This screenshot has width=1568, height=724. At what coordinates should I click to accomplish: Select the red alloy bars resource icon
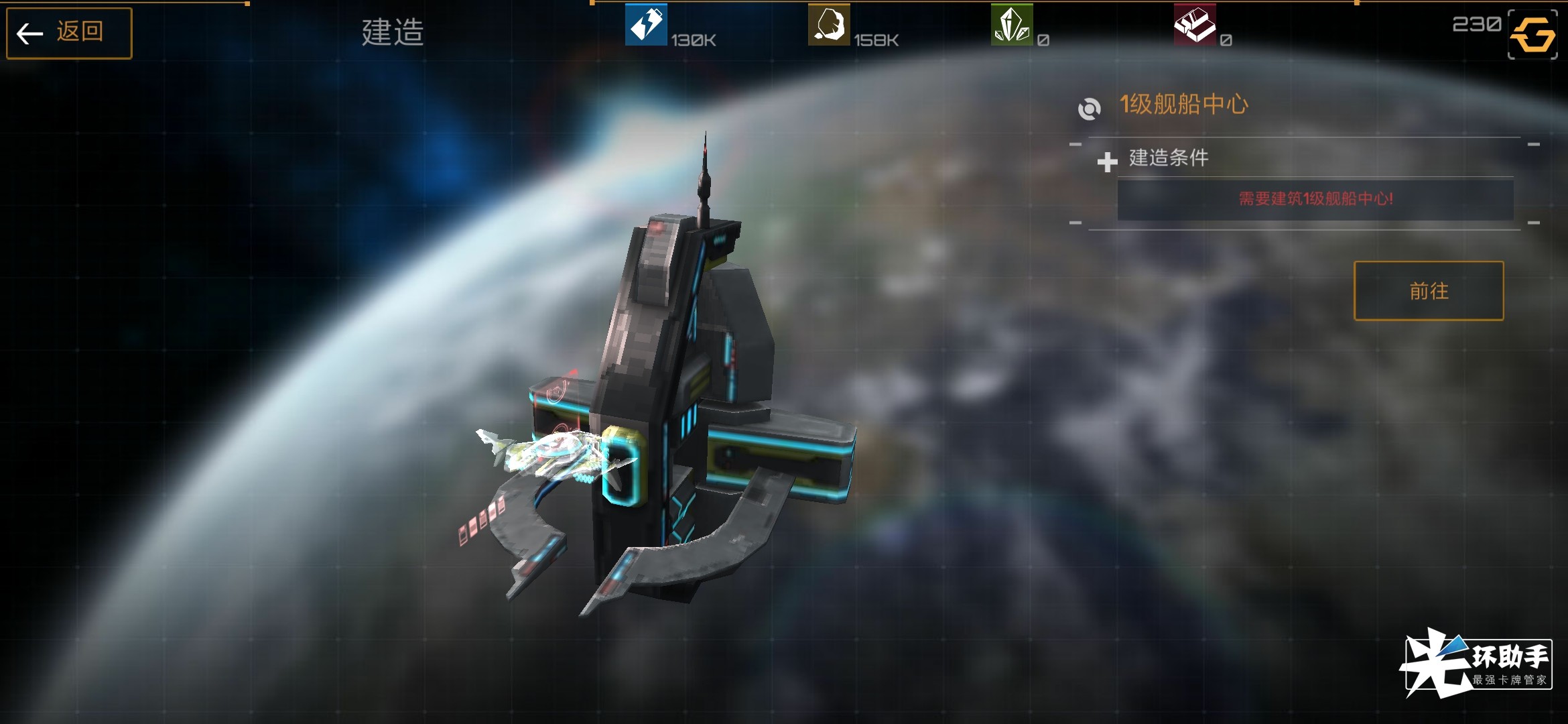tap(1194, 25)
